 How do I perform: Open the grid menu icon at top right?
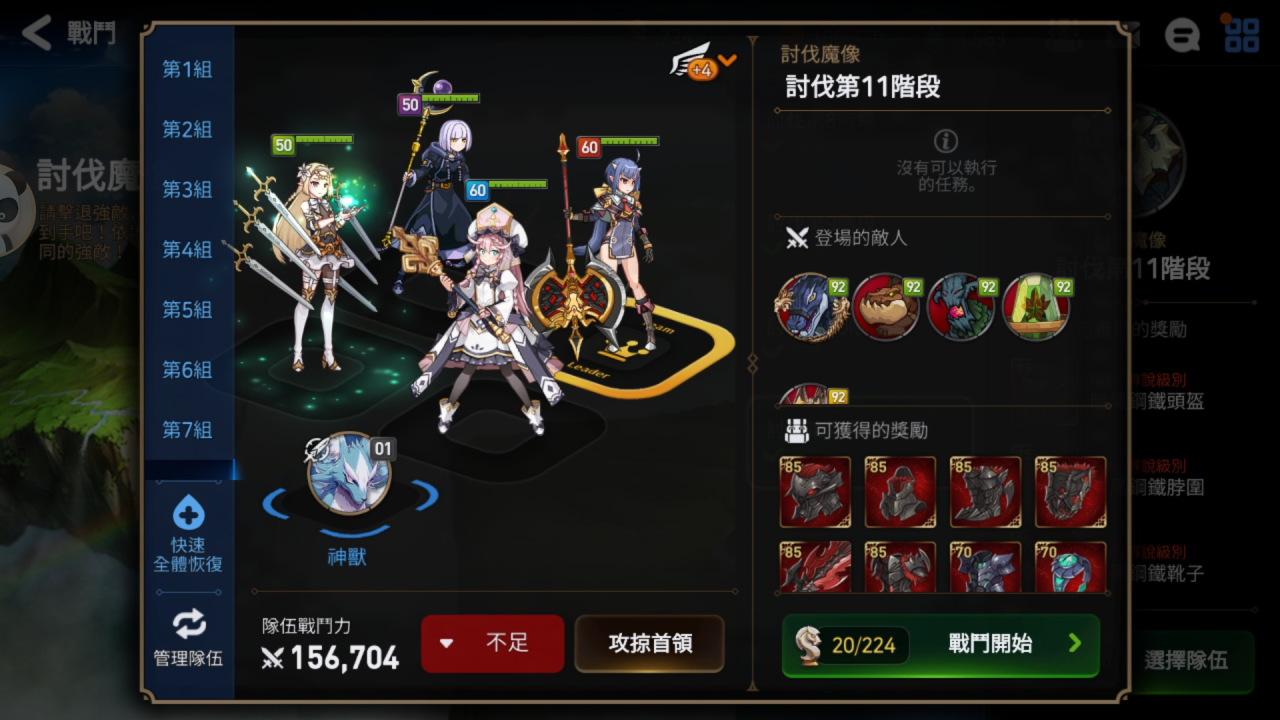tap(1242, 36)
